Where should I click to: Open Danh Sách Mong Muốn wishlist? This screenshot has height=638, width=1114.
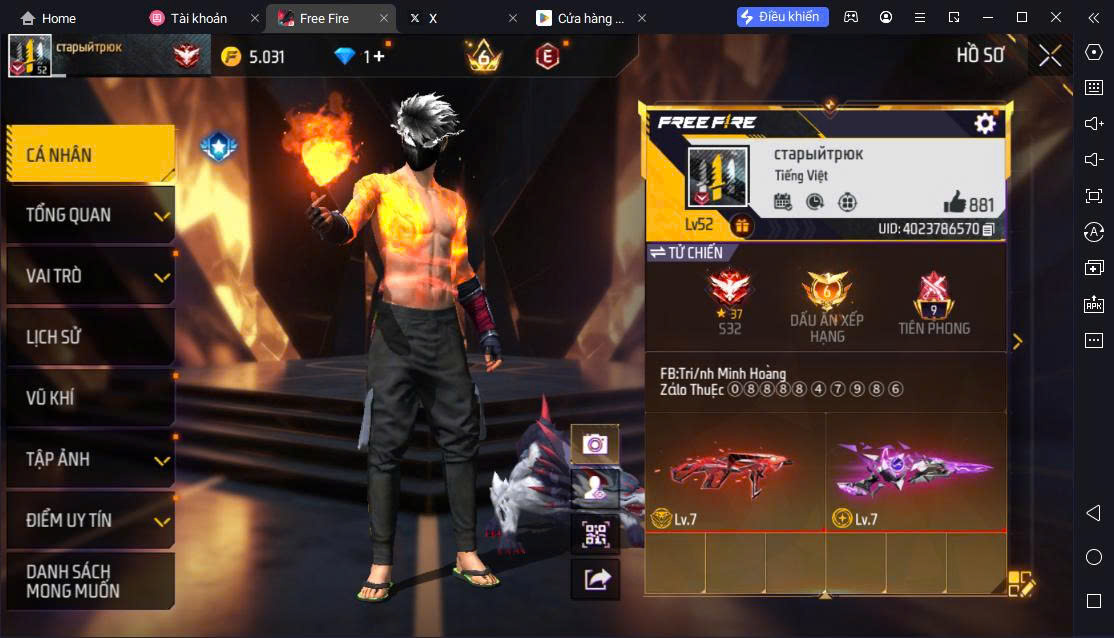pyautogui.click(x=90, y=581)
